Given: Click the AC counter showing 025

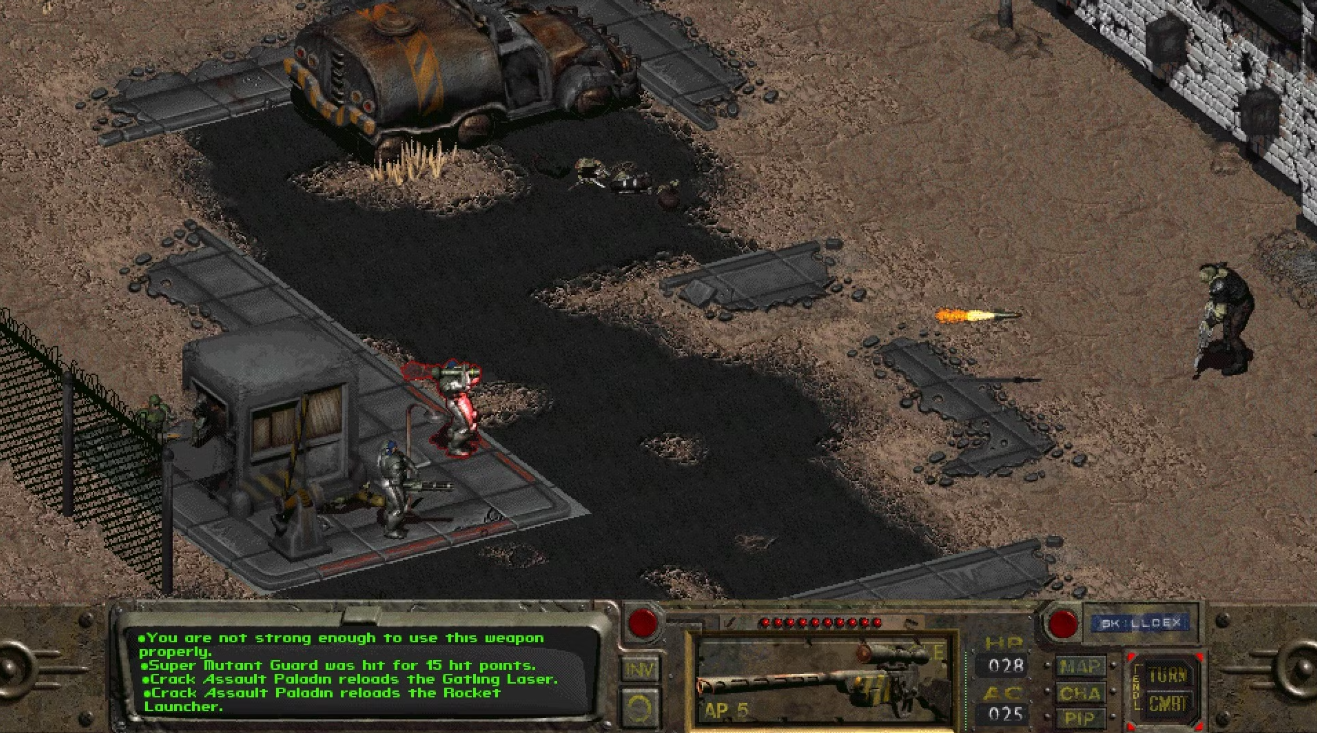Looking at the screenshot, I should pos(1008,715).
